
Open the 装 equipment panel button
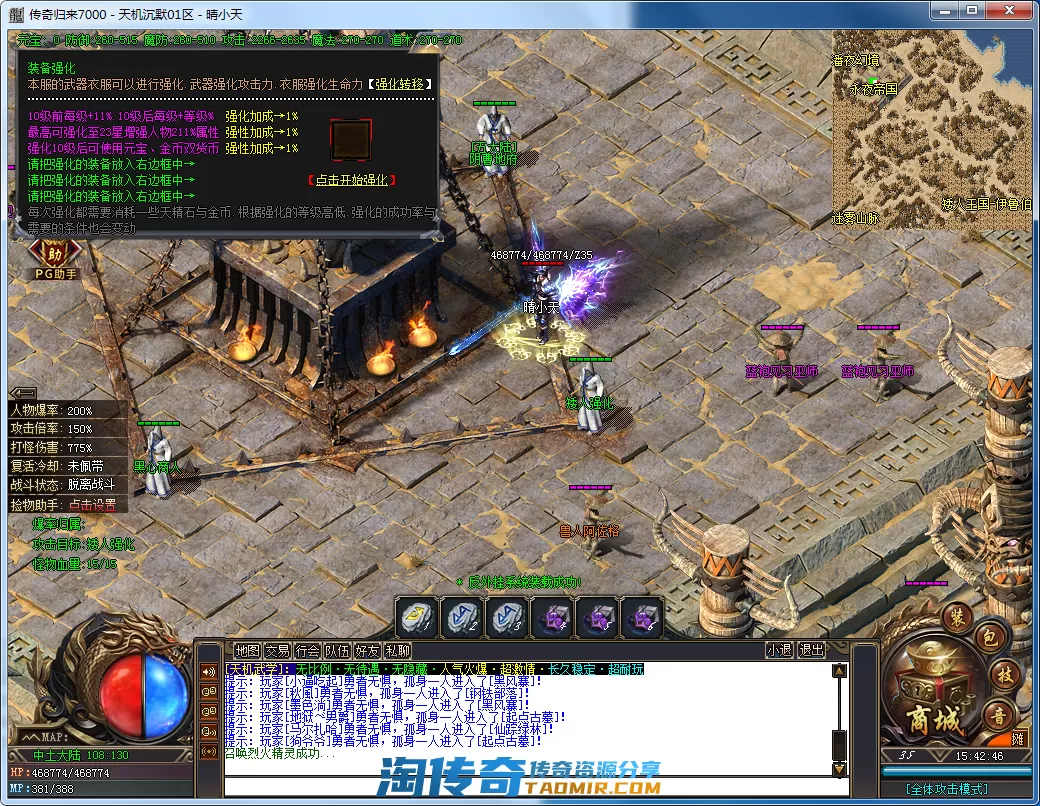(x=955, y=616)
